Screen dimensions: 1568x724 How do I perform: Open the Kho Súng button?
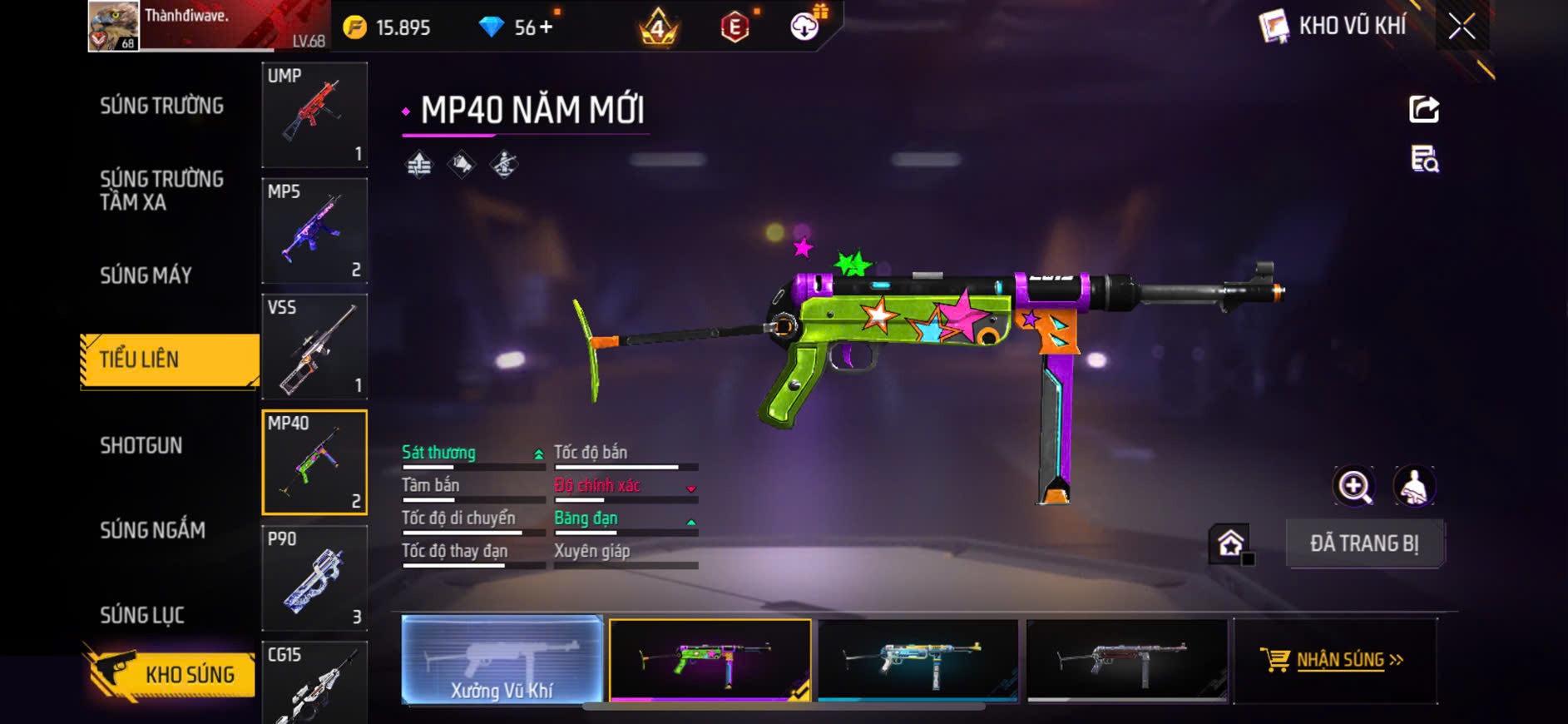click(171, 674)
